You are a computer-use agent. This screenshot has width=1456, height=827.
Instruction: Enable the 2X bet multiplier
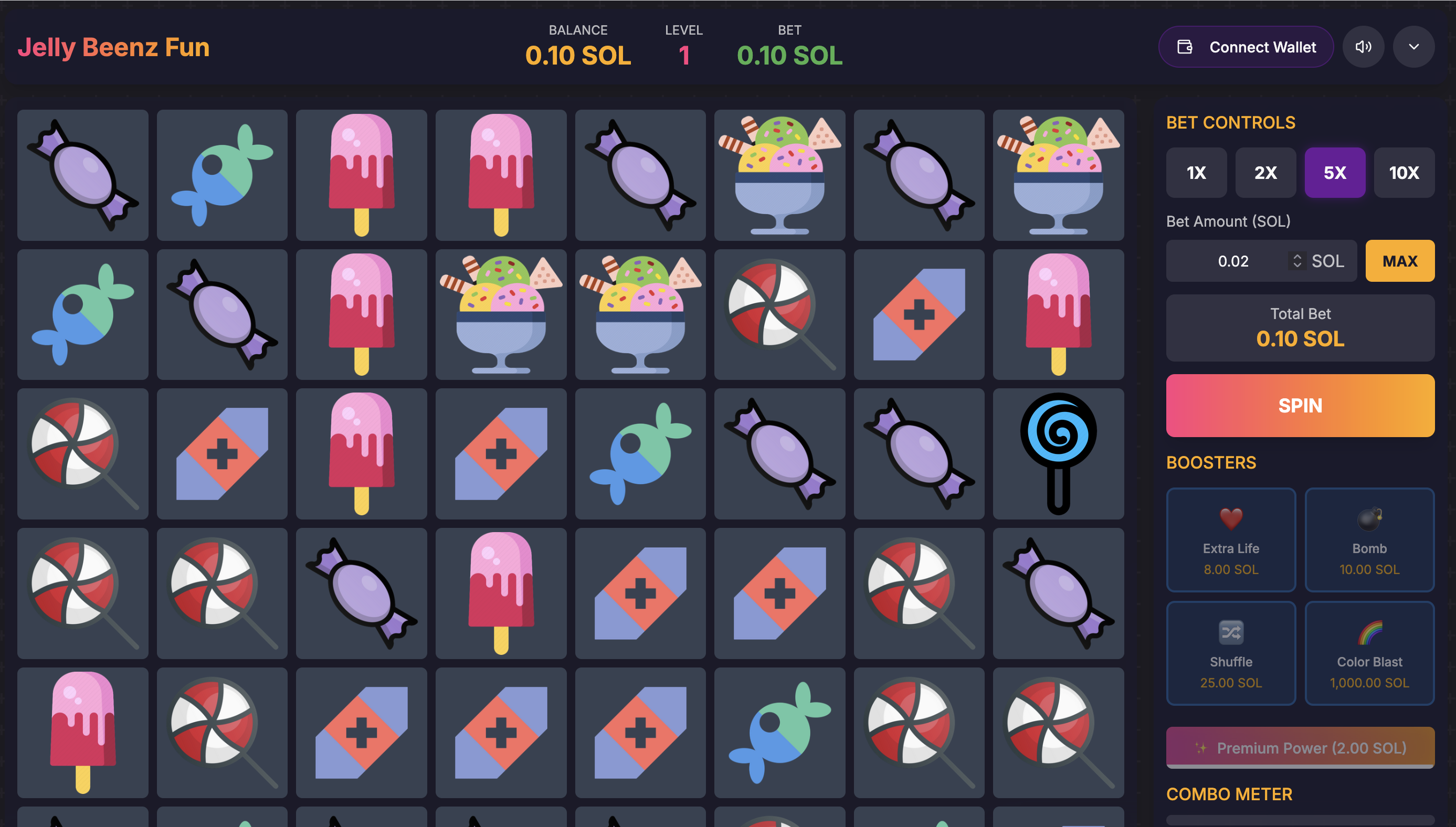pyautogui.click(x=1265, y=173)
